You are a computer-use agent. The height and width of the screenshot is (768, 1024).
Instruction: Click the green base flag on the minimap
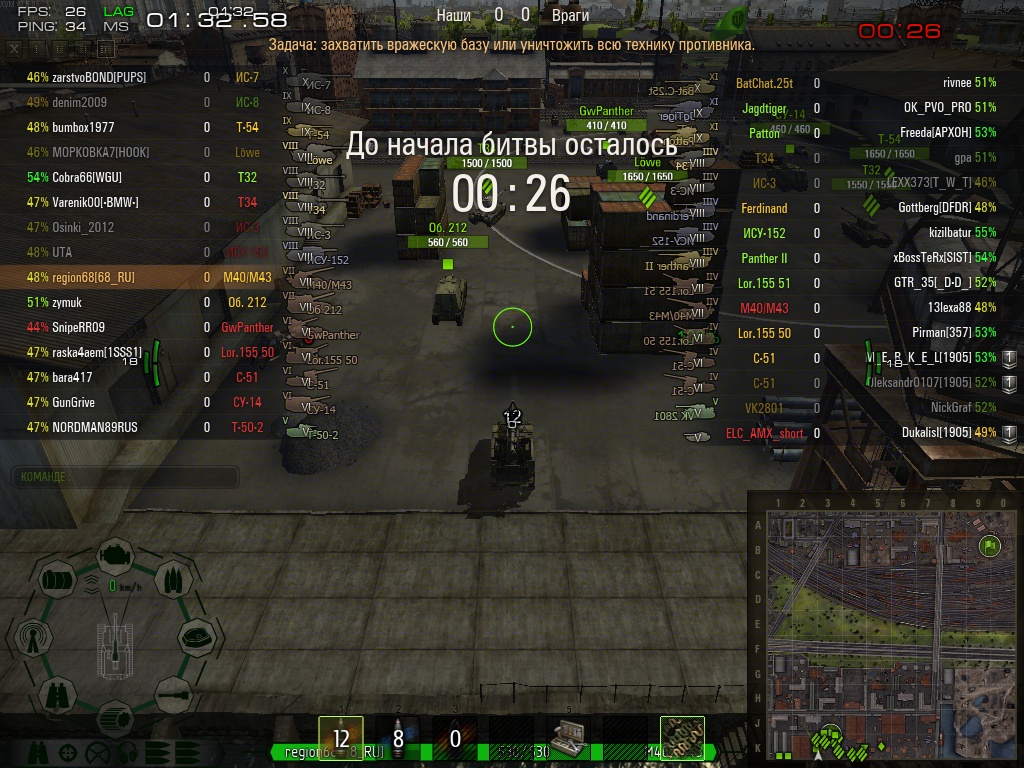990,546
